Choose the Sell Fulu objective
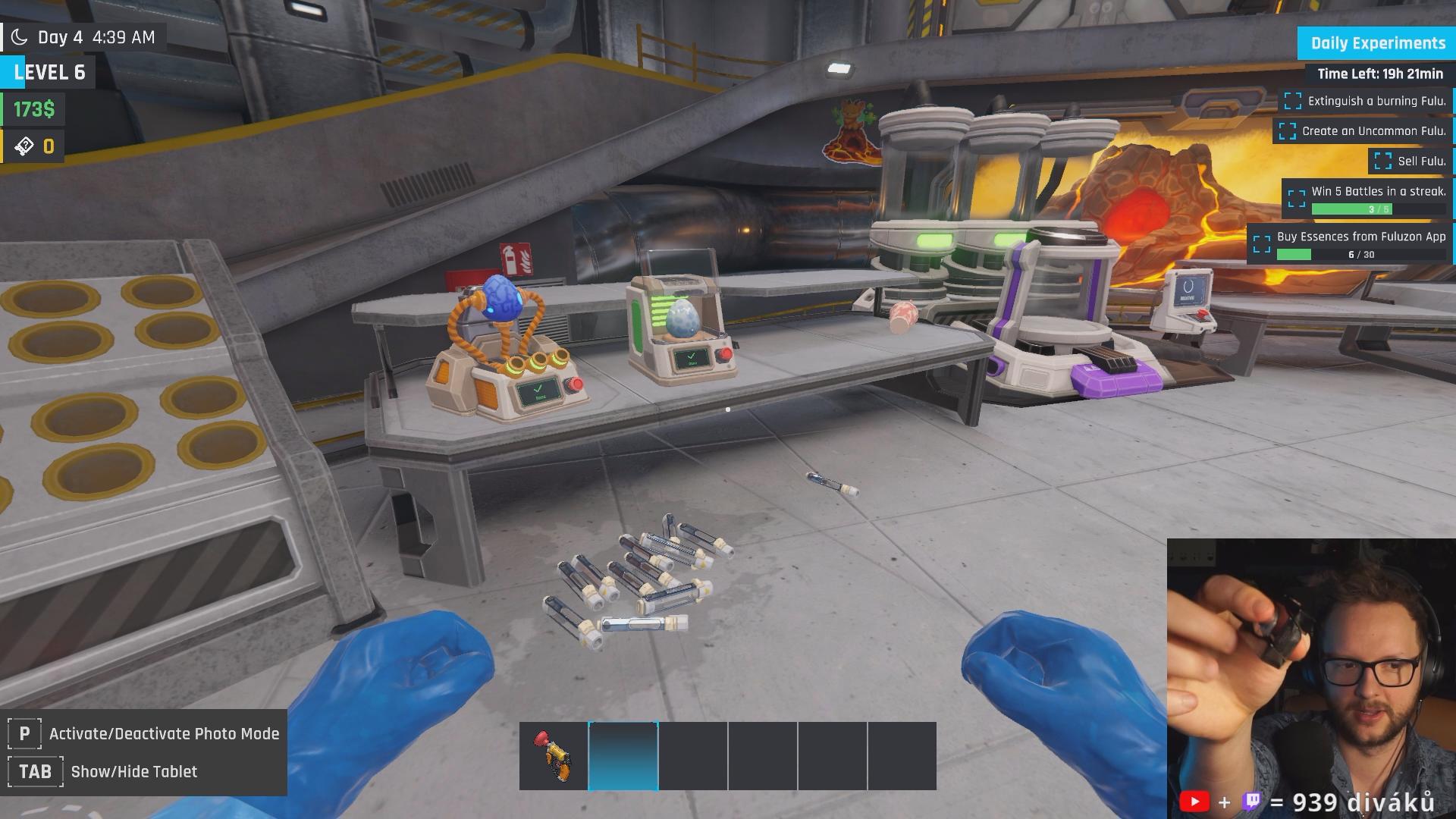 1411,161
